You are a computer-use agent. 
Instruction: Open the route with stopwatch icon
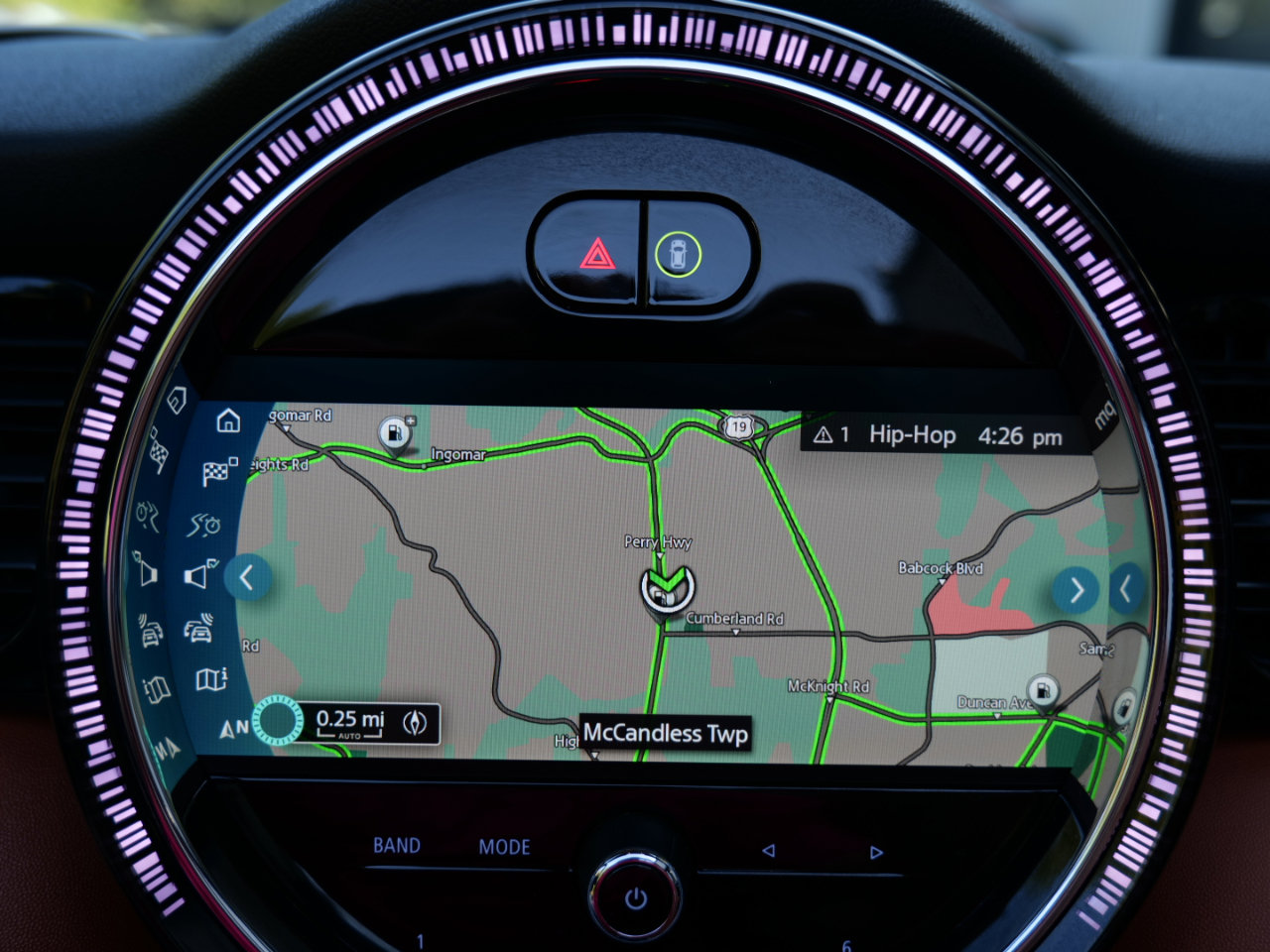pyautogui.click(x=205, y=524)
